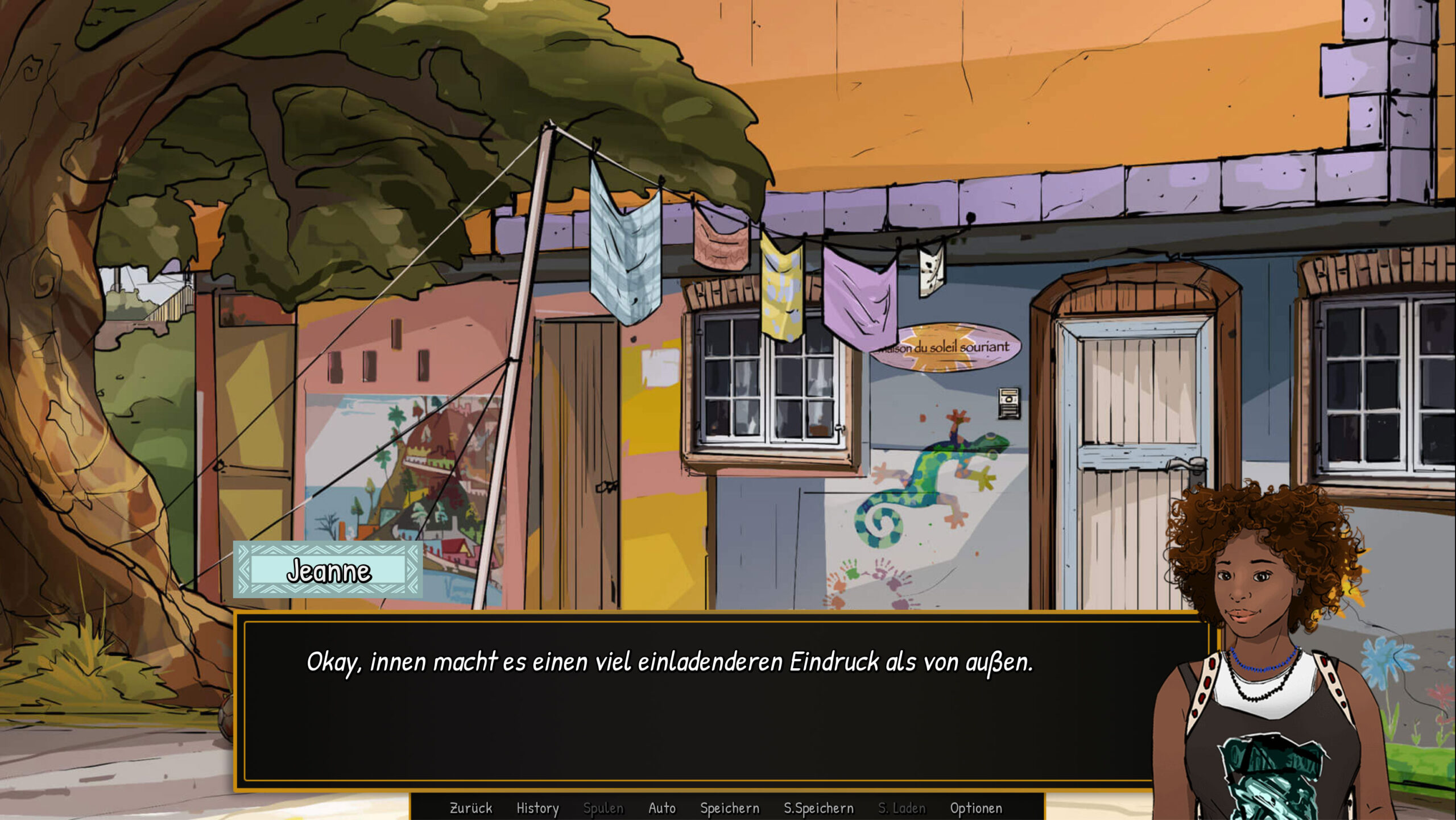Image resolution: width=1456 pixels, height=820 pixels.
Task: Go back with the Zurück button
Action: pos(471,808)
